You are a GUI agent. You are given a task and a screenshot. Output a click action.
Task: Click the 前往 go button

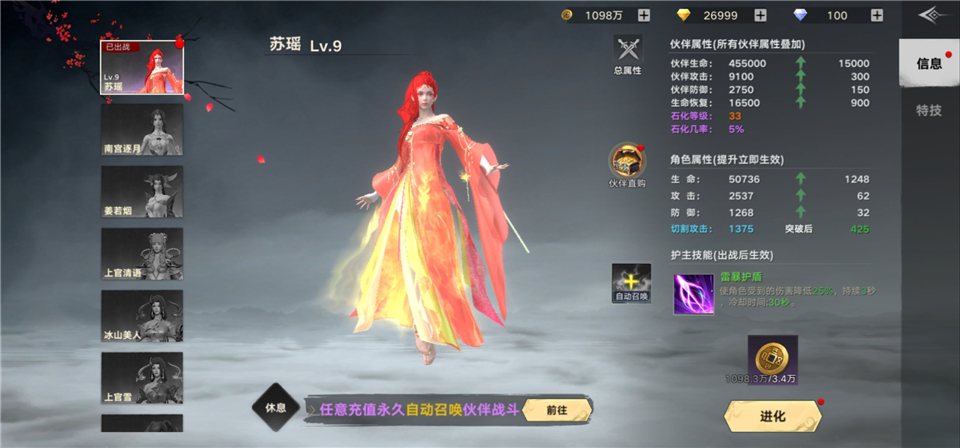[557, 409]
